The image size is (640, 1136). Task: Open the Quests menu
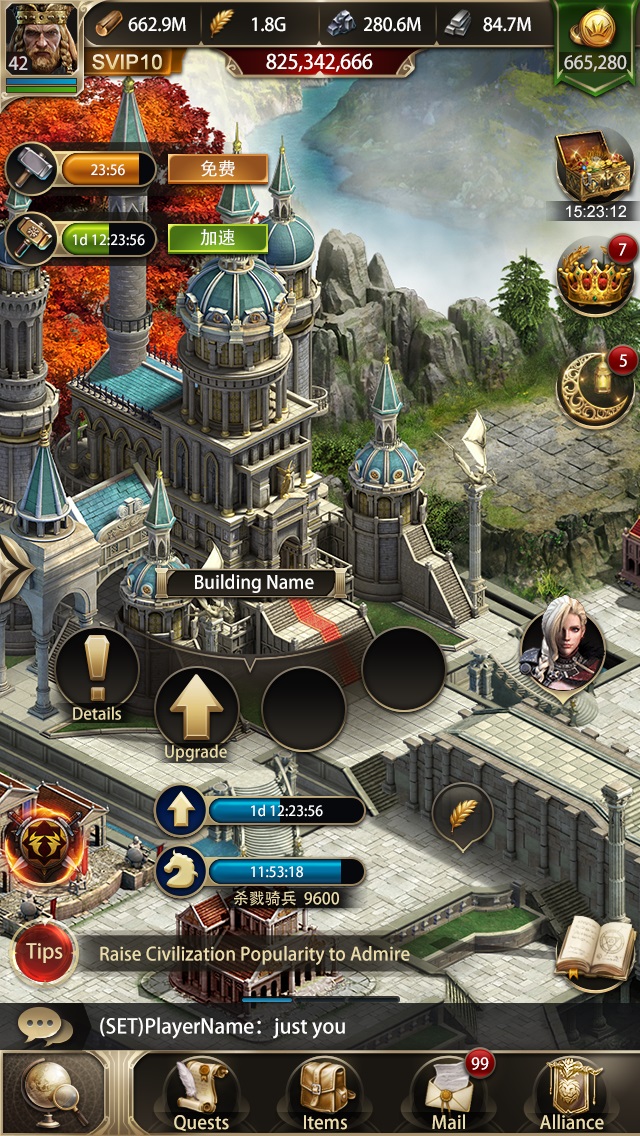pos(201,1094)
